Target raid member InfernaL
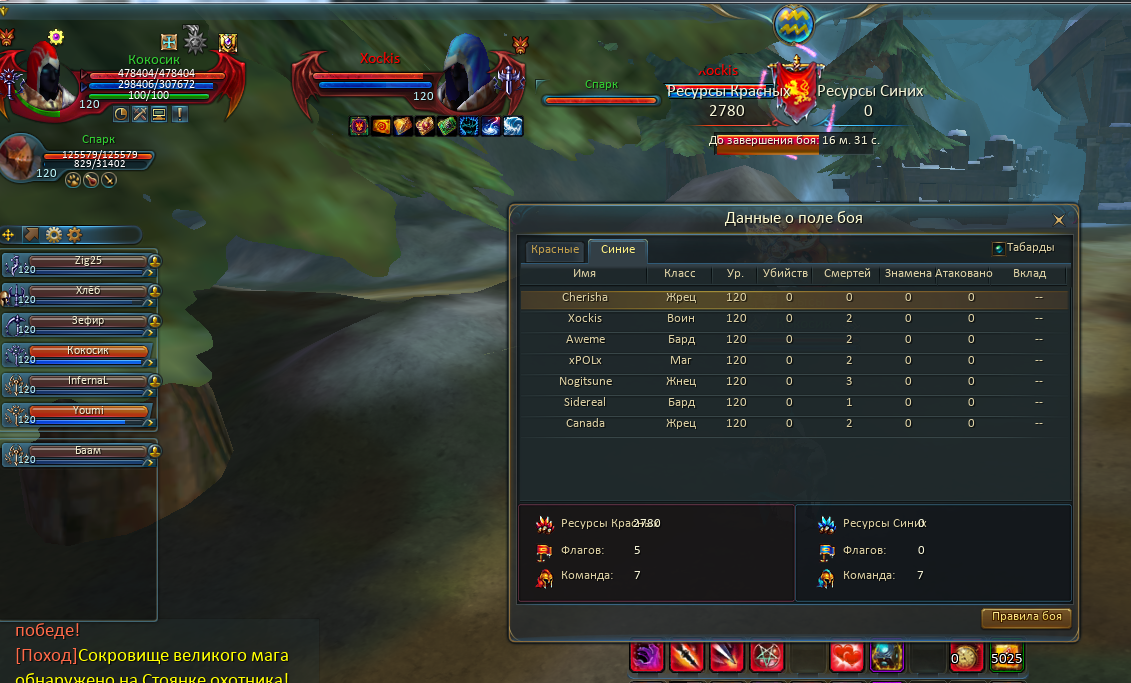Viewport: 1131px width, 683px height. tap(88, 382)
